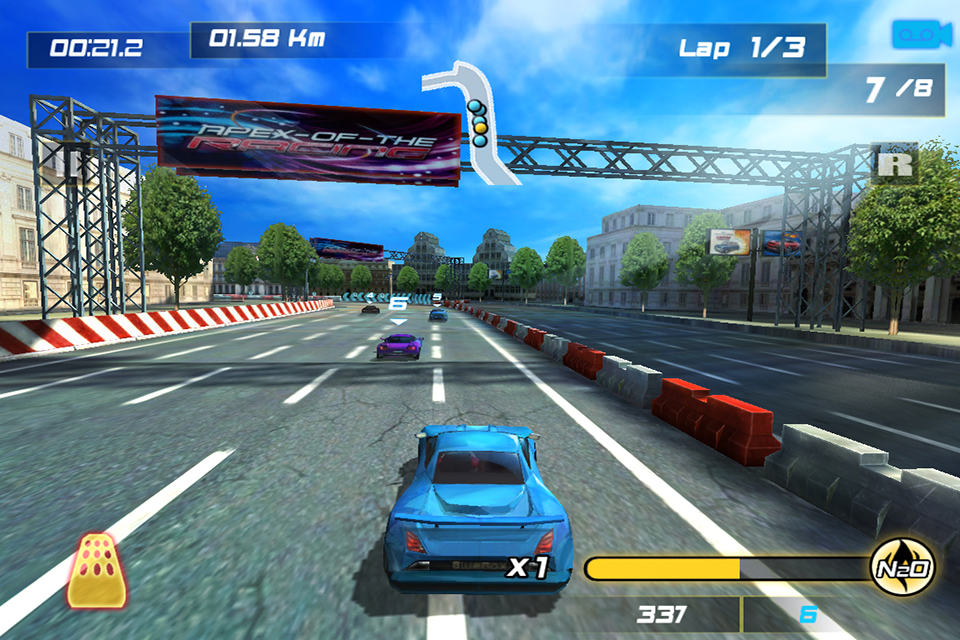The image size is (960, 640).
Task: Tap the camera view toggle icon
Action: [920, 33]
